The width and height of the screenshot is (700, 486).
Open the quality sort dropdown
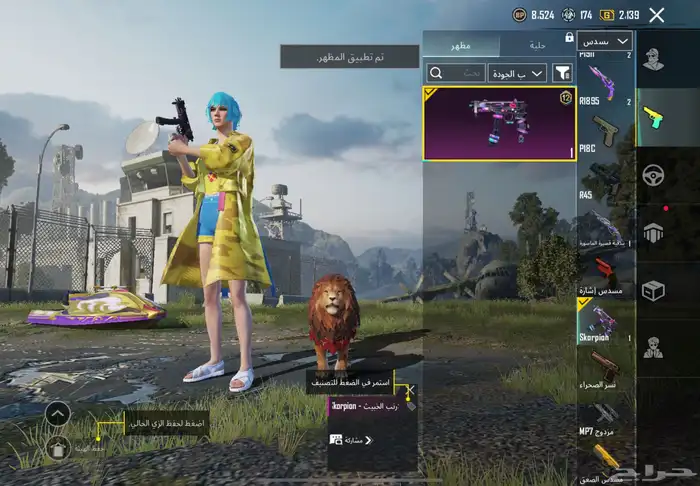(516, 73)
